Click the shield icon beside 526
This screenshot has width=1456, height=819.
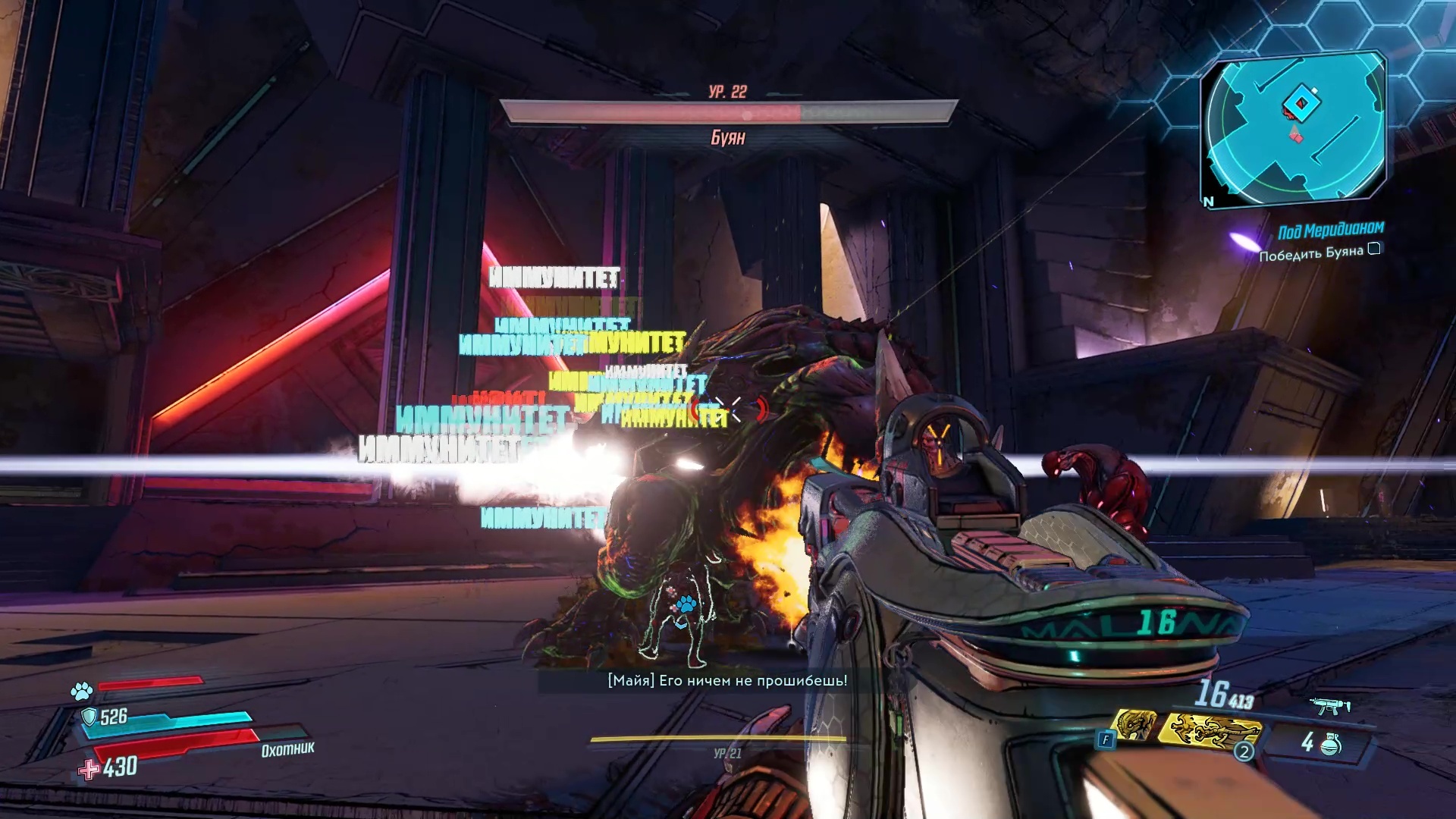[x=89, y=717]
